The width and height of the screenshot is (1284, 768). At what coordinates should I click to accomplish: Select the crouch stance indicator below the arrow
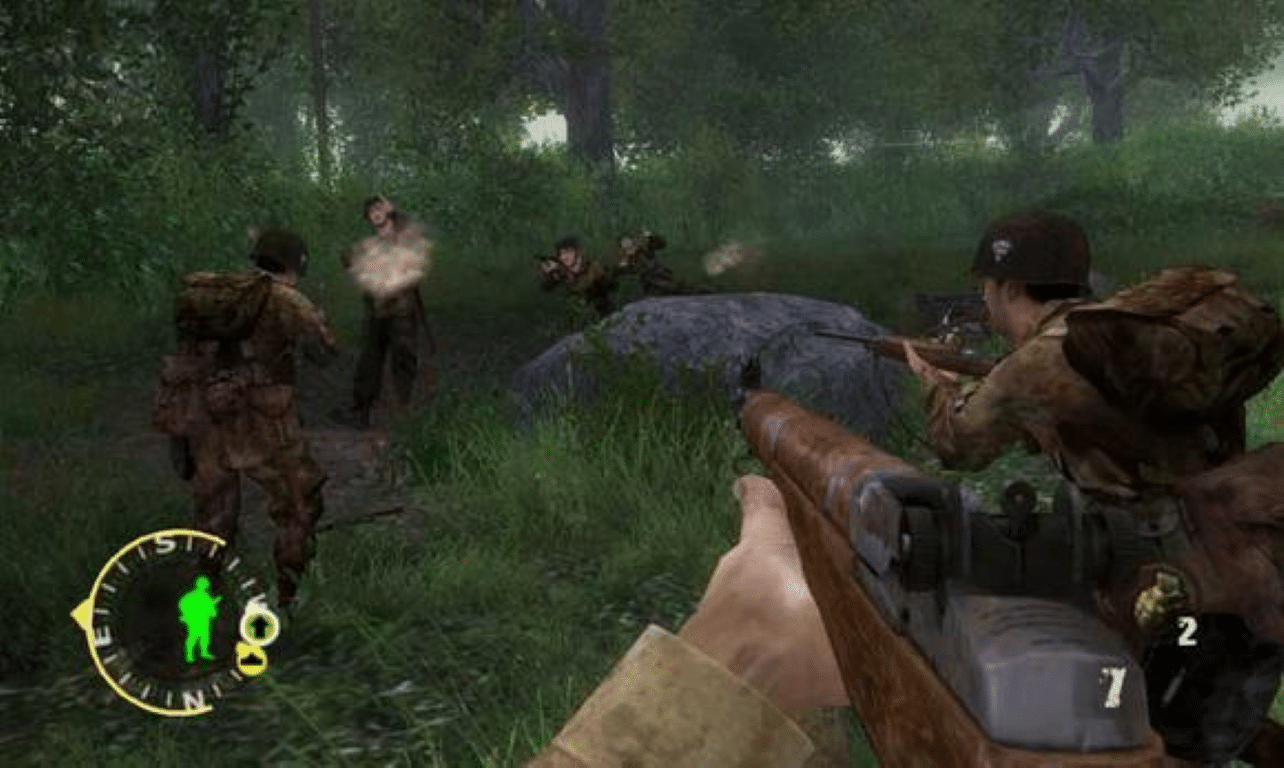pos(252,660)
